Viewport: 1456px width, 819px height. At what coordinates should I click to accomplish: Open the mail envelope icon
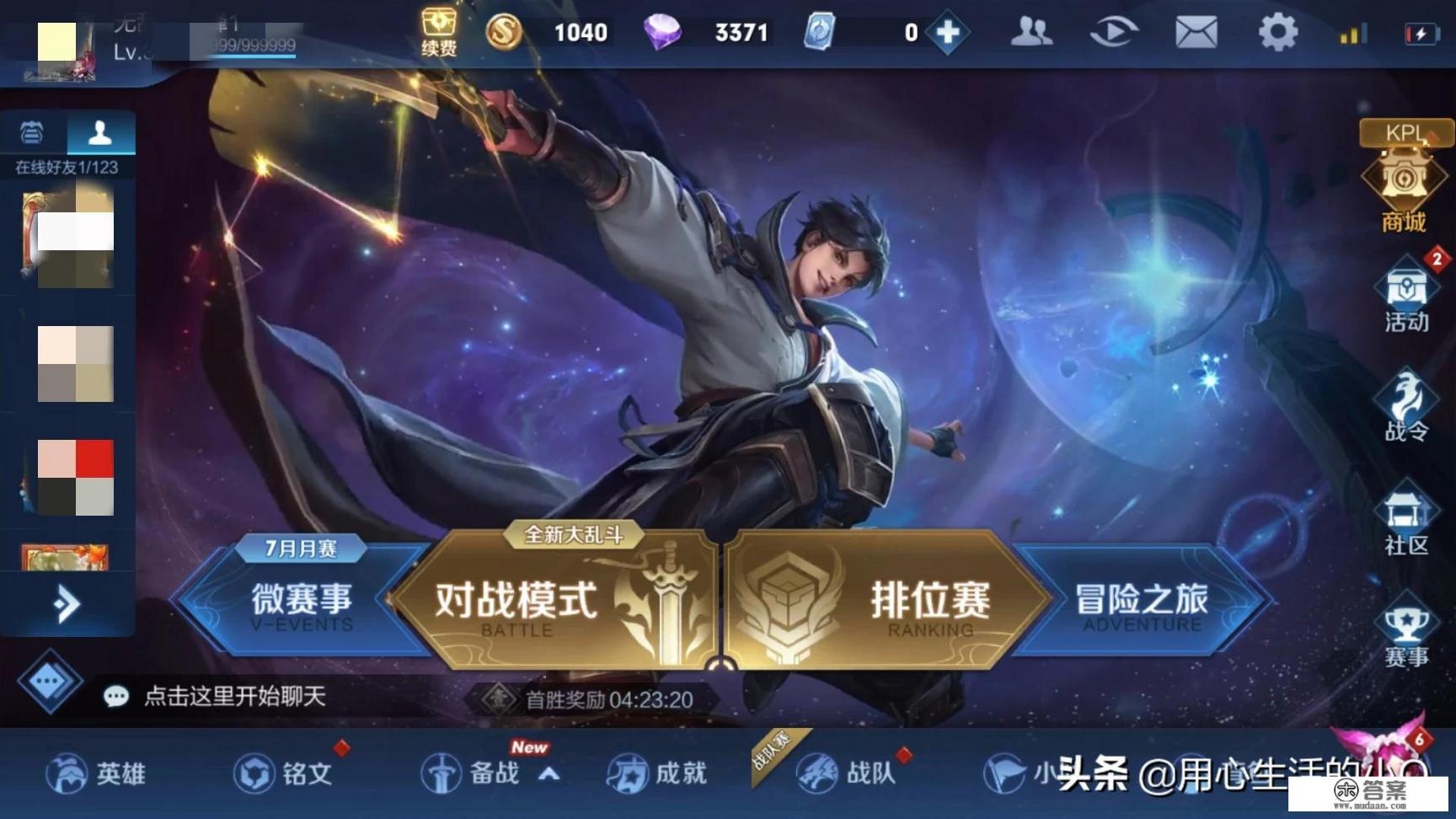coord(1195,32)
